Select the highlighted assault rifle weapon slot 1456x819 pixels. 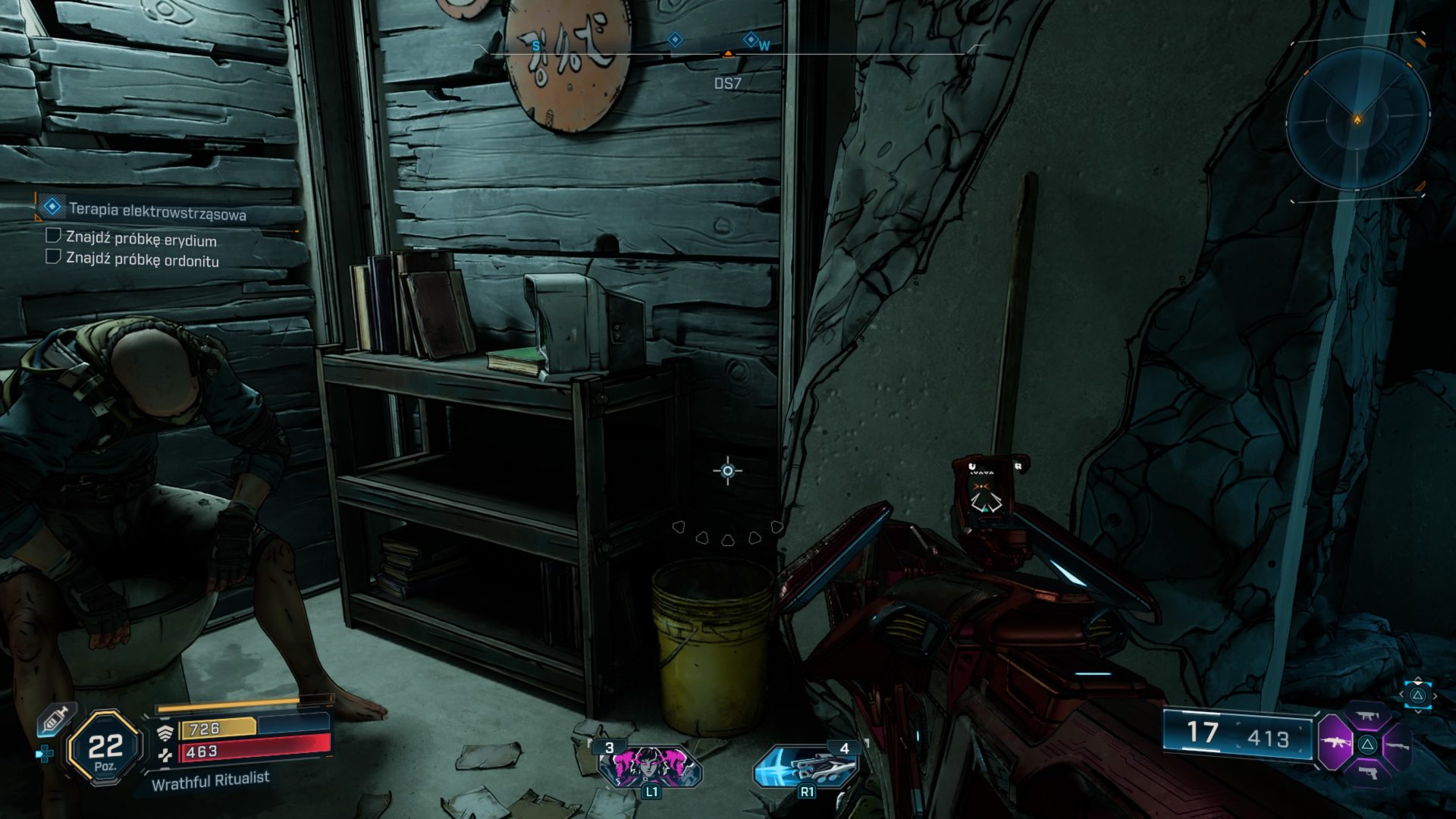[1335, 743]
